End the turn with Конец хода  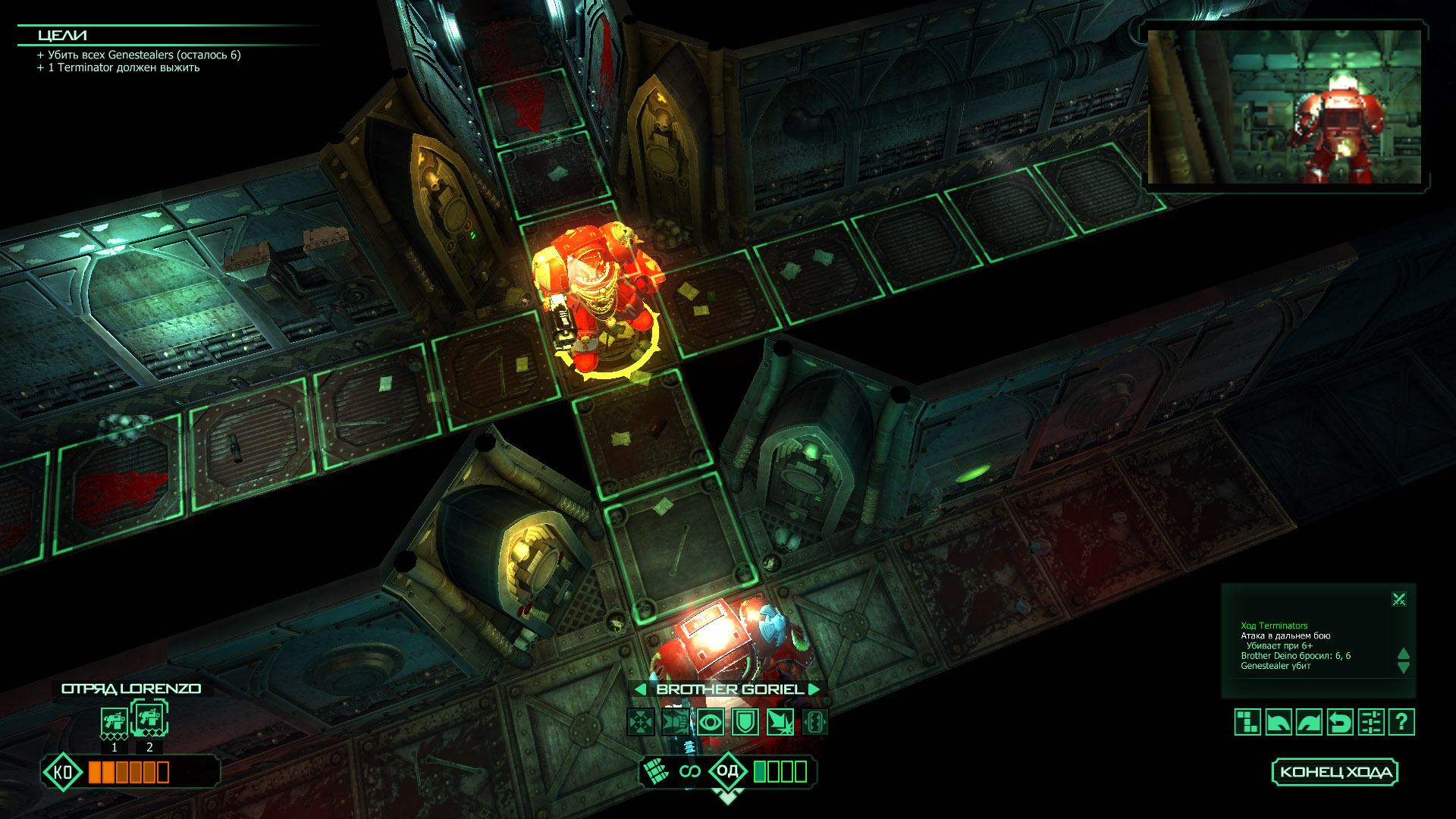(1335, 772)
